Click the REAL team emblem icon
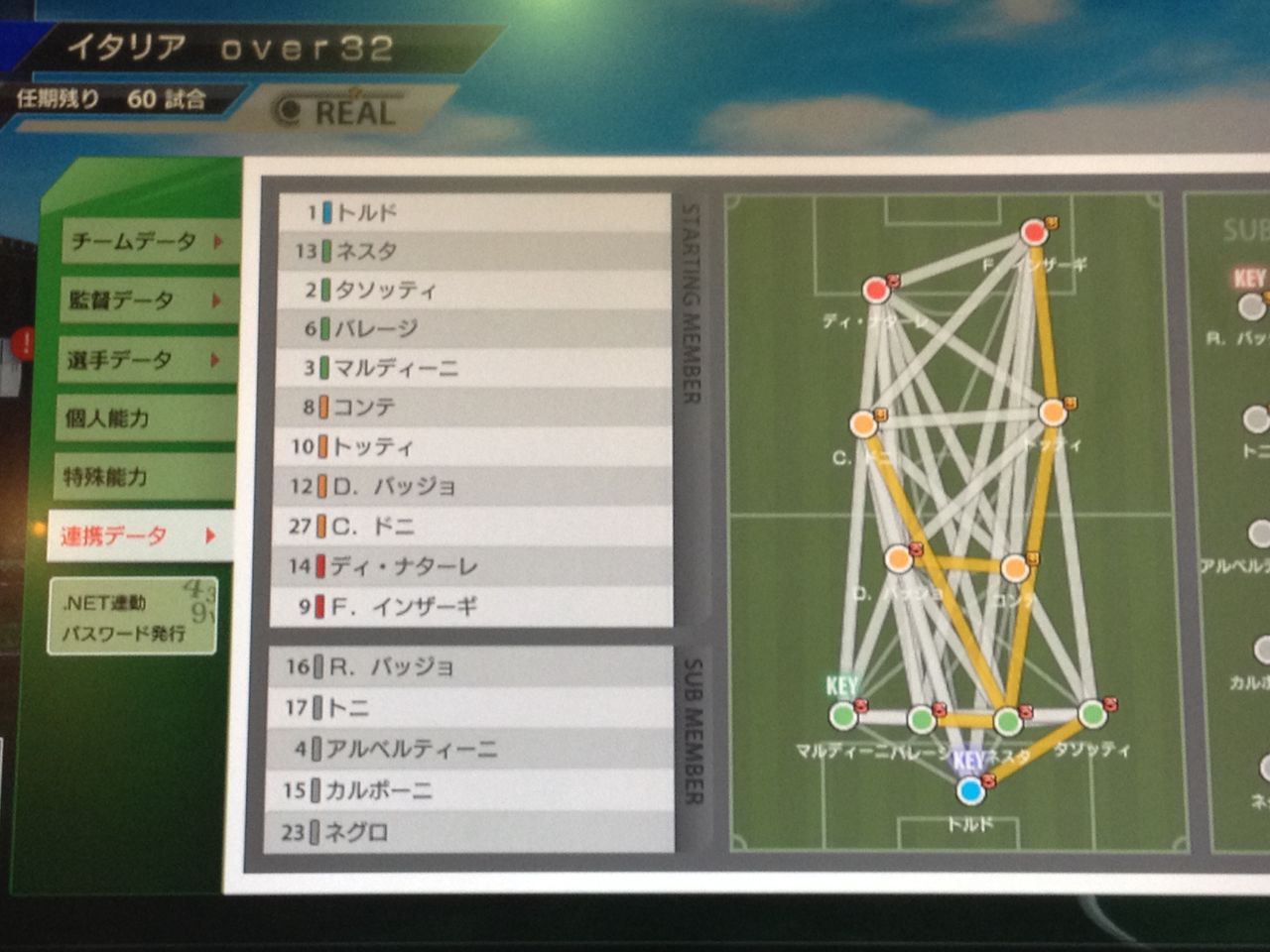Screen dimensions: 1270x952 [x=288, y=111]
